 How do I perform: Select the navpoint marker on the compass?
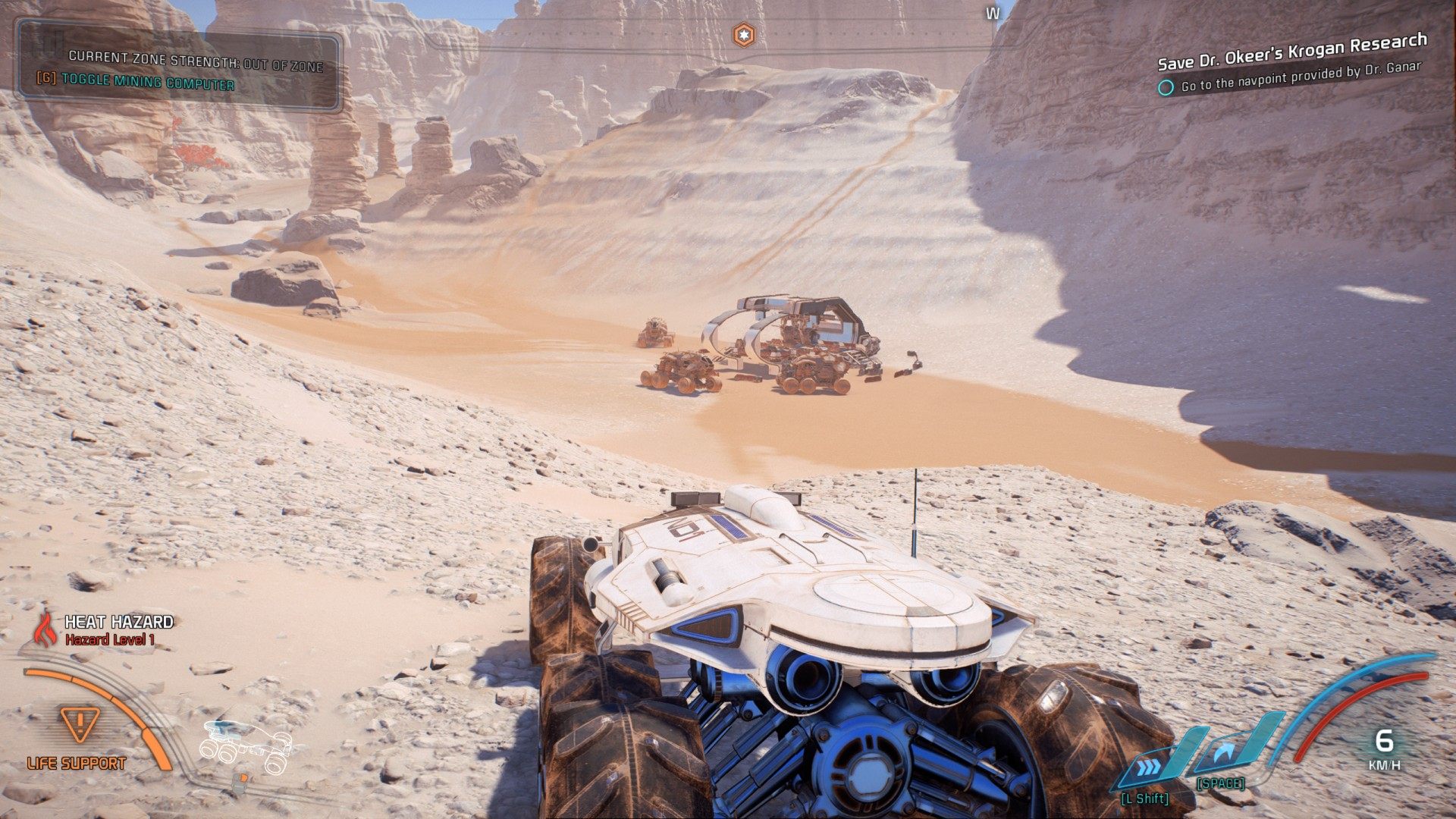tap(743, 34)
